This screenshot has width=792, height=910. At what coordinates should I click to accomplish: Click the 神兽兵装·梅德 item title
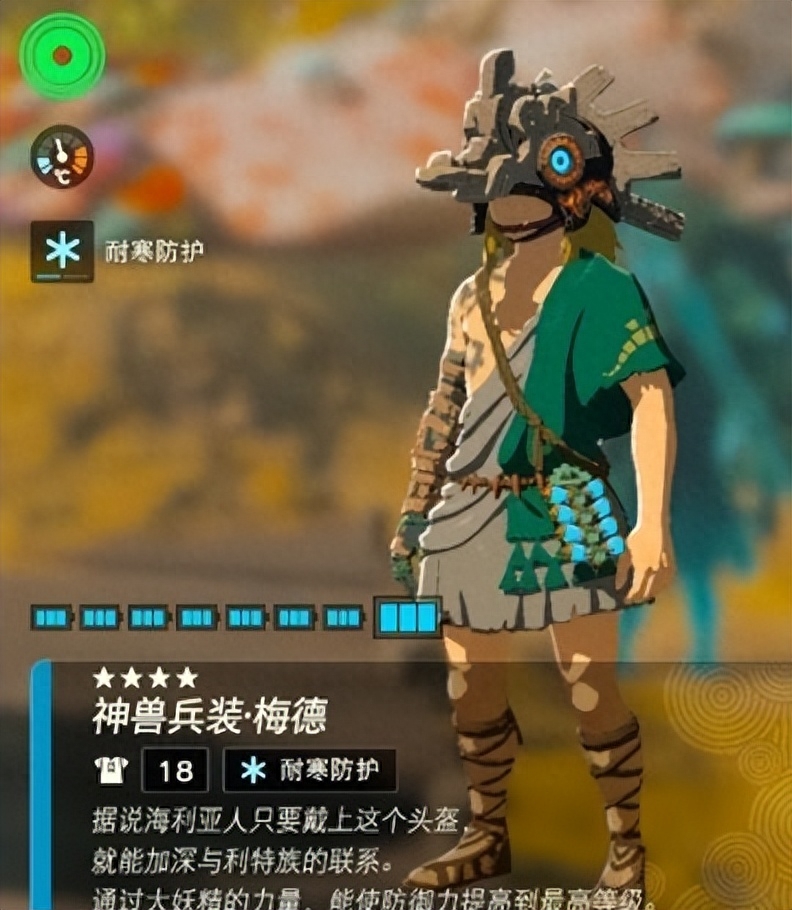[x=209, y=716]
